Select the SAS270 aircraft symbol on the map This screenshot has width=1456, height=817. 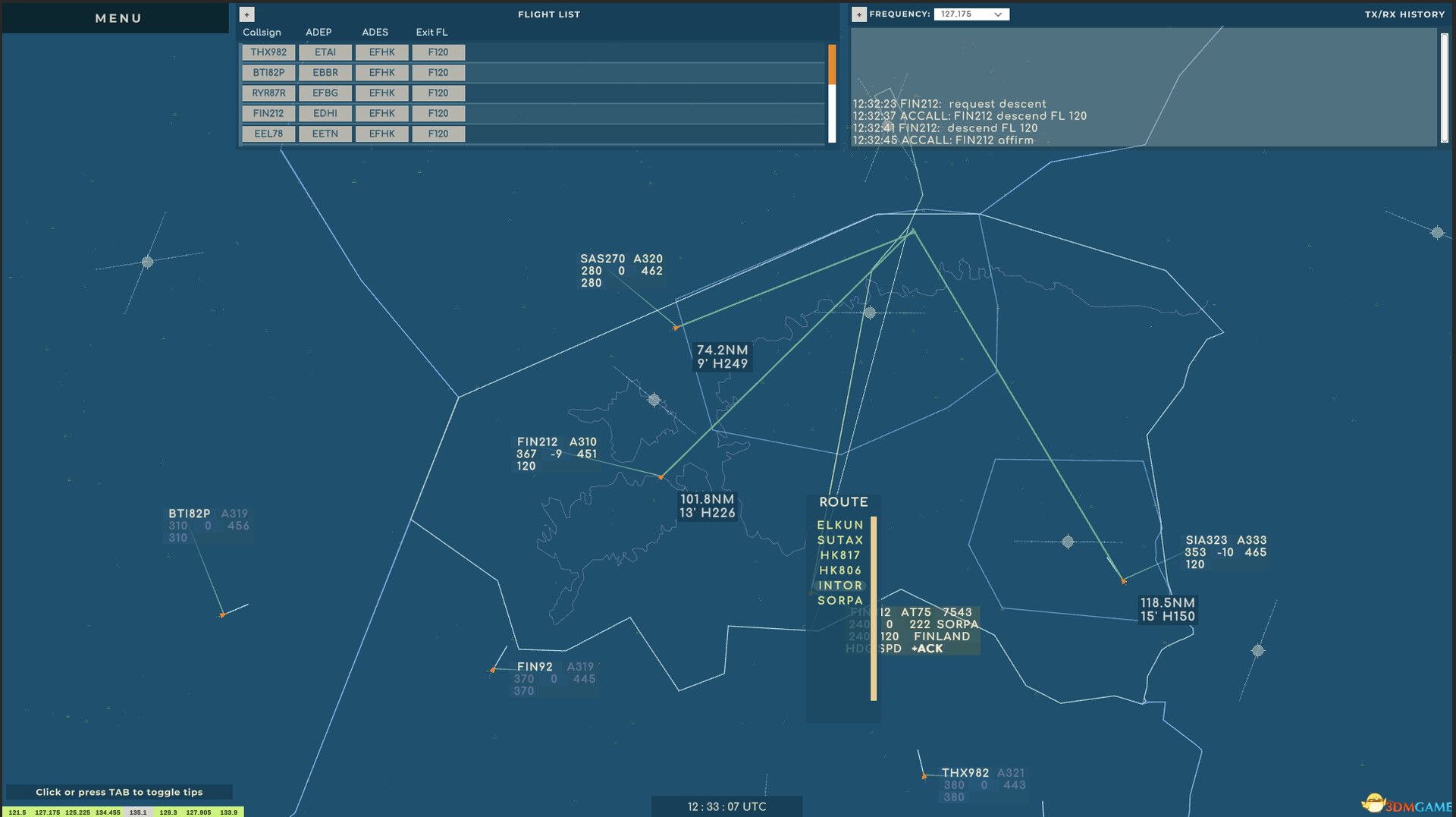point(676,328)
